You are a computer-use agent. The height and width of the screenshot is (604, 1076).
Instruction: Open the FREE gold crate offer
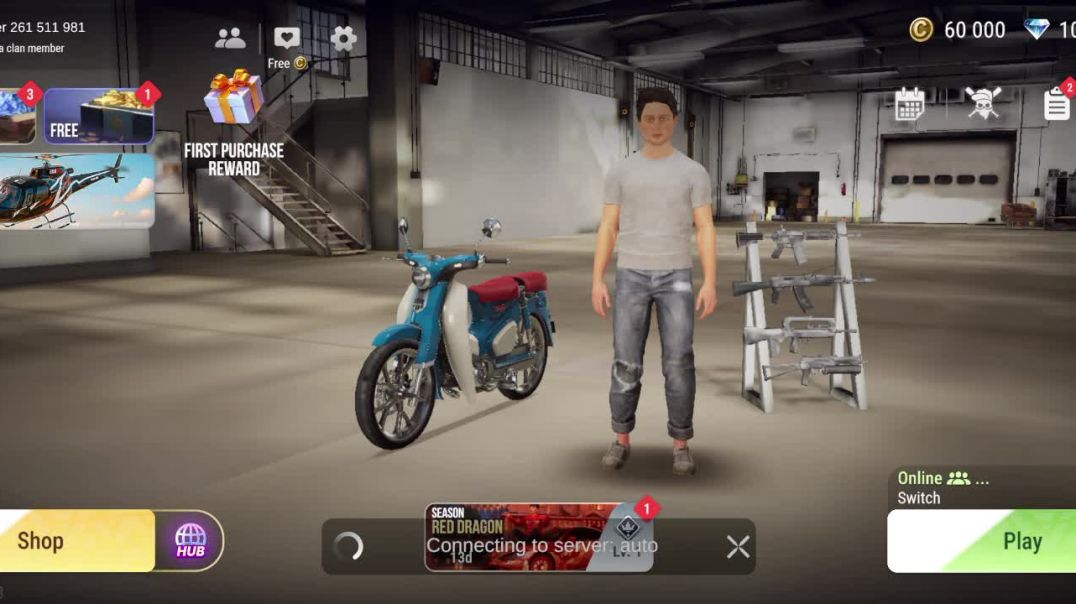coord(98,116)
